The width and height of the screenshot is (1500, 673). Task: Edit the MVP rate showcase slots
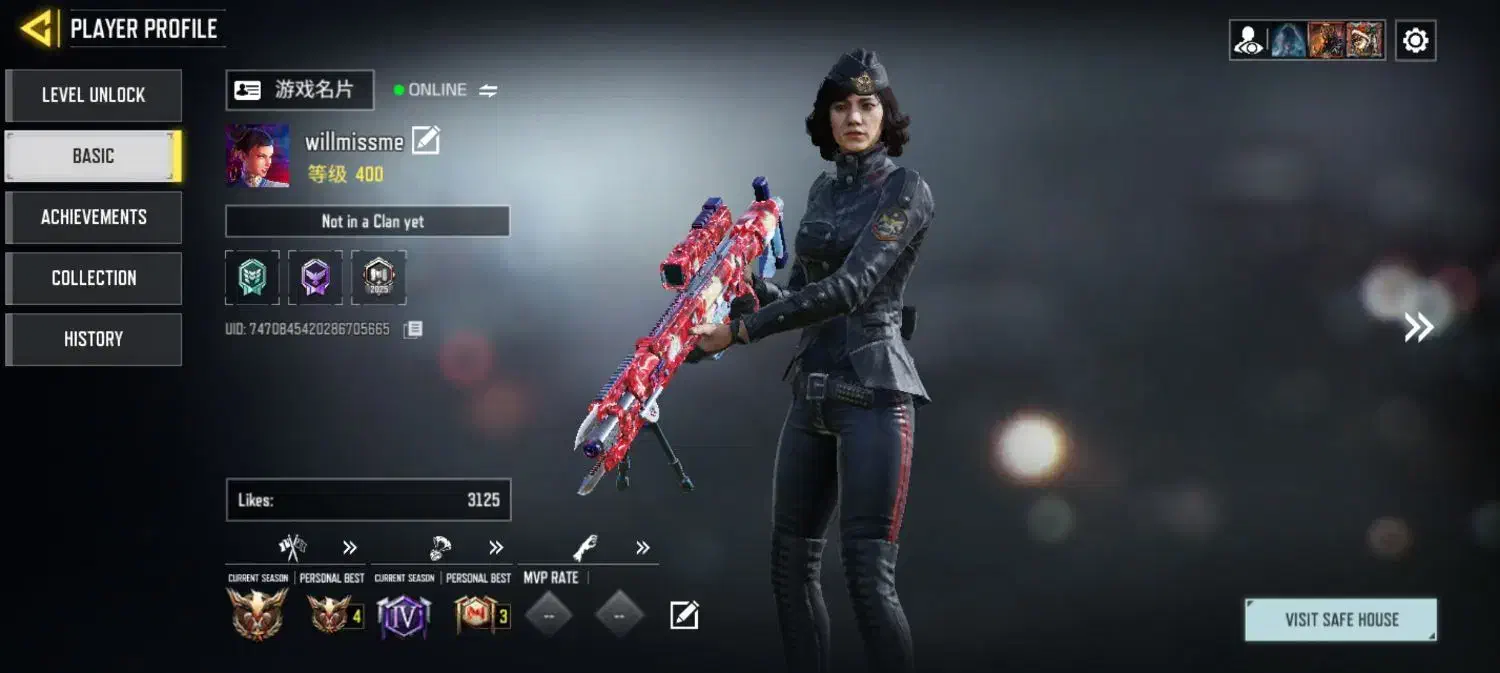tap(684, 615)
